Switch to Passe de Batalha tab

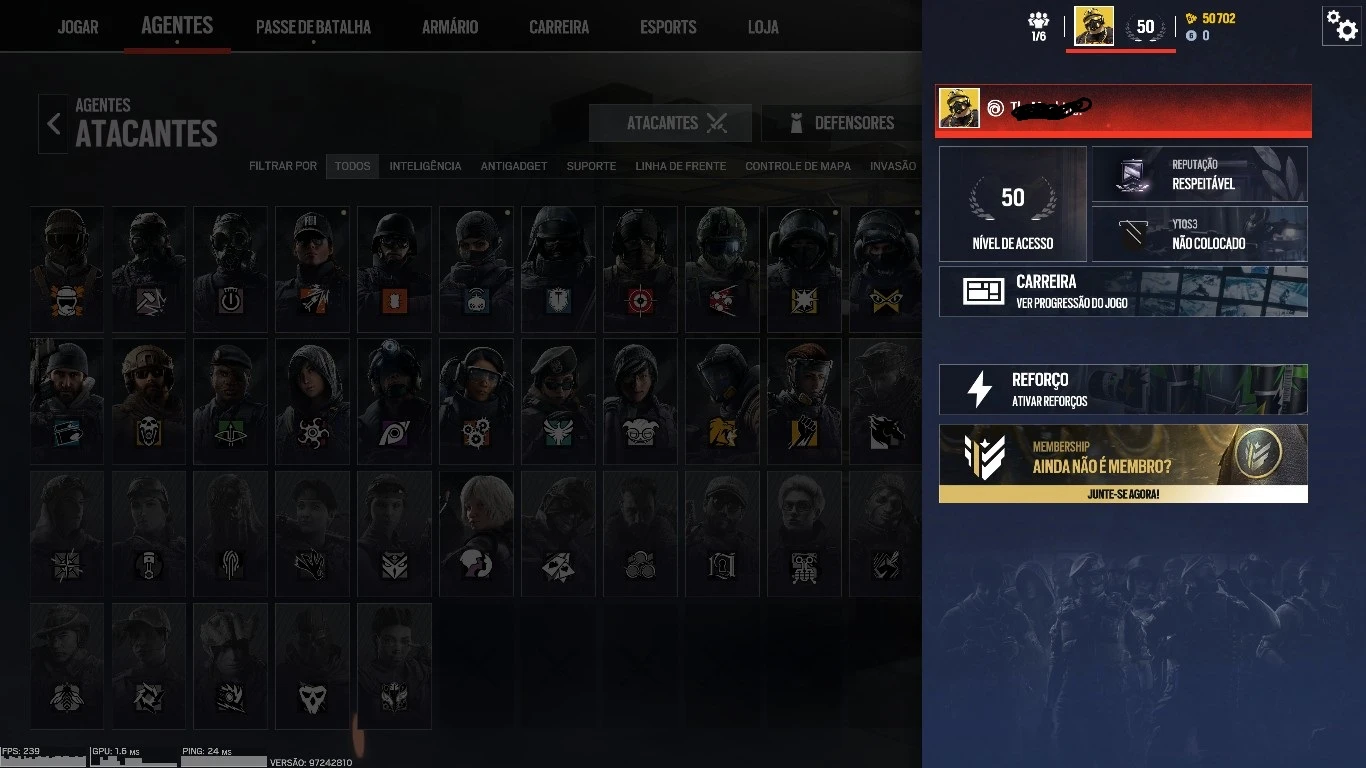[x=313, y=27]
